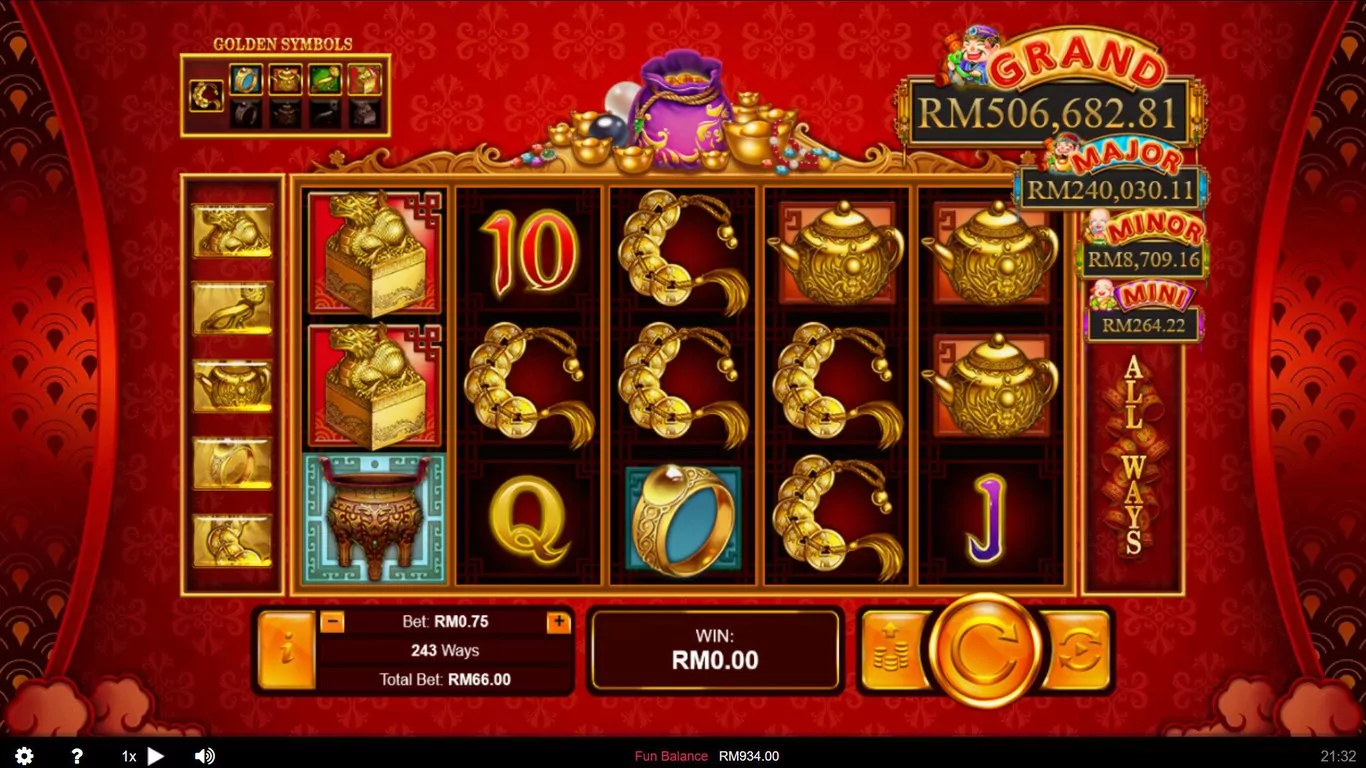Select the lit green-background golden symbol
Screen dimensions: 1366x768
pyautogui.click(x=324, y=79)
